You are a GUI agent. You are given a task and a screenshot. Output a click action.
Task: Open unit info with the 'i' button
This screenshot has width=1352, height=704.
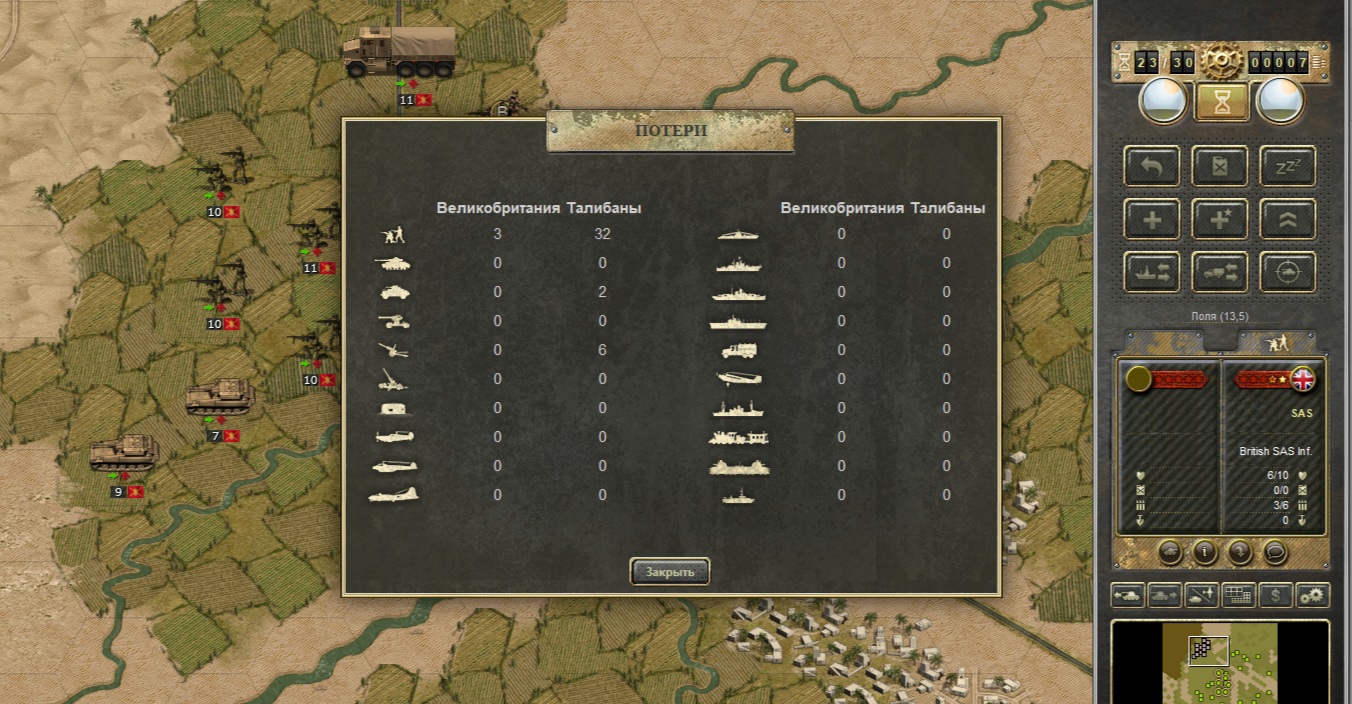(1205, 551)
